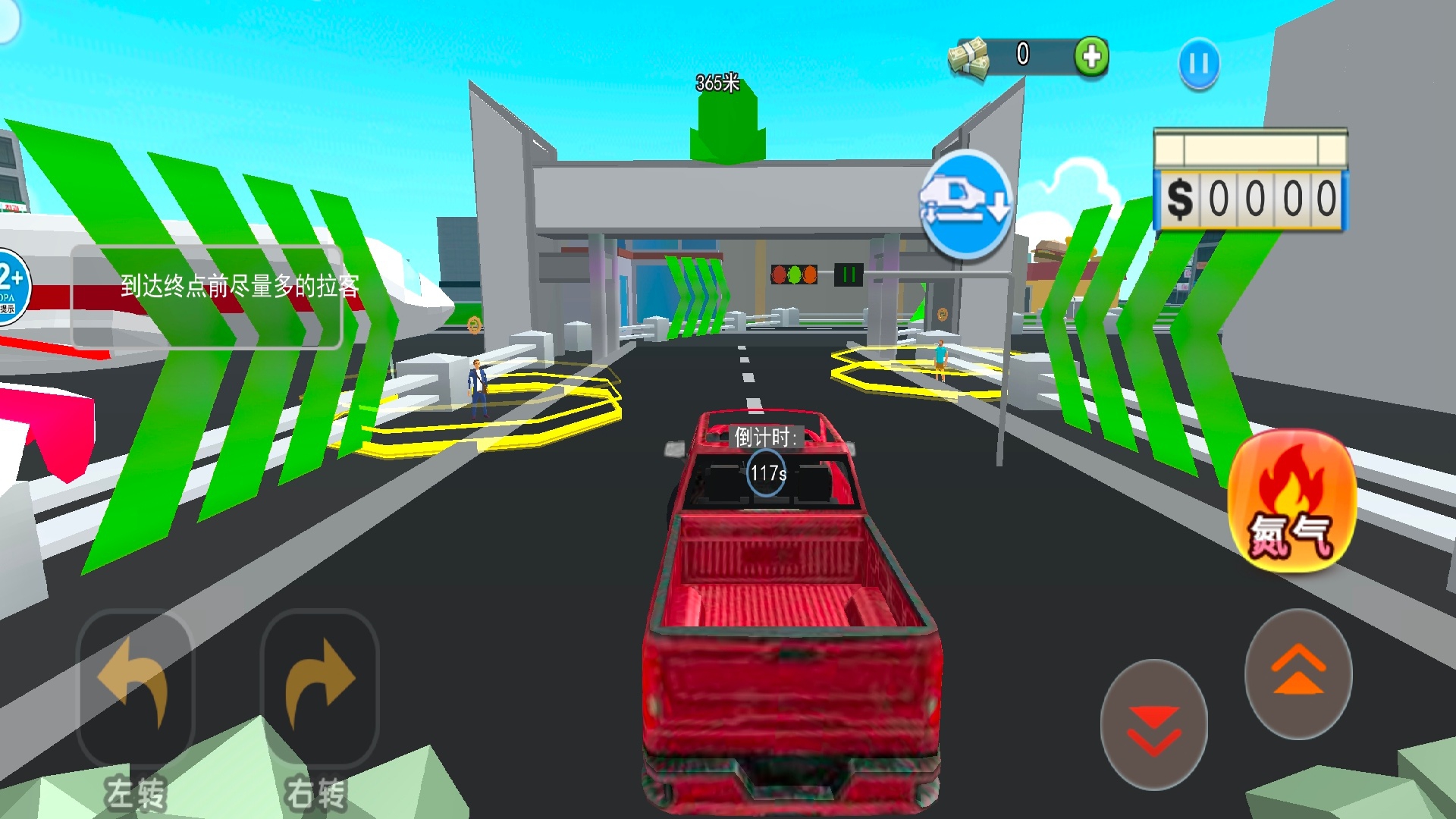Screen dimensions: 1456x819
Task: Add cash with the green plus button
Action: click(1091, 57)
